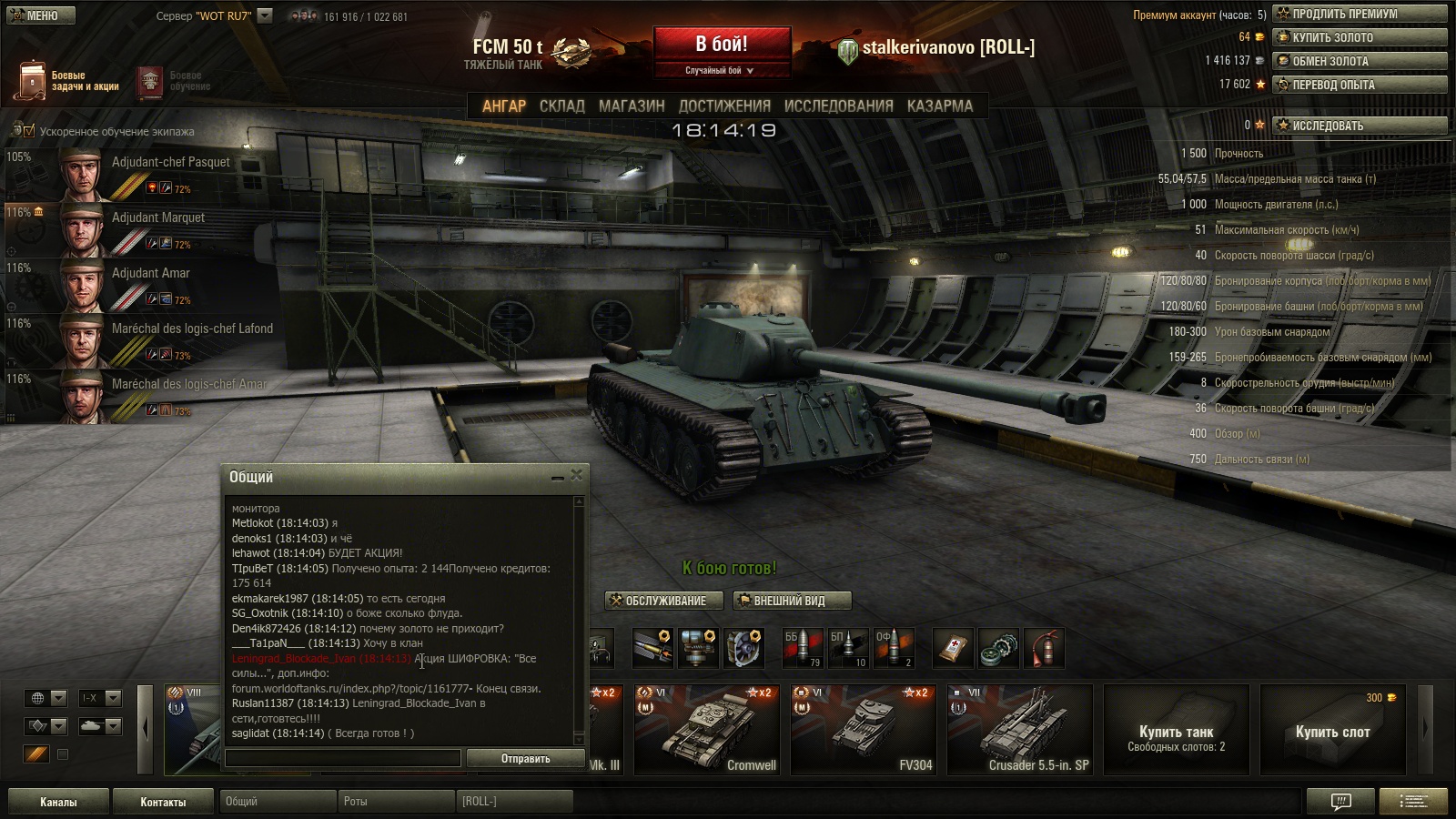Click the Купить танк slot
This screenshot has height=819, width=1456.
(1176, 730)
